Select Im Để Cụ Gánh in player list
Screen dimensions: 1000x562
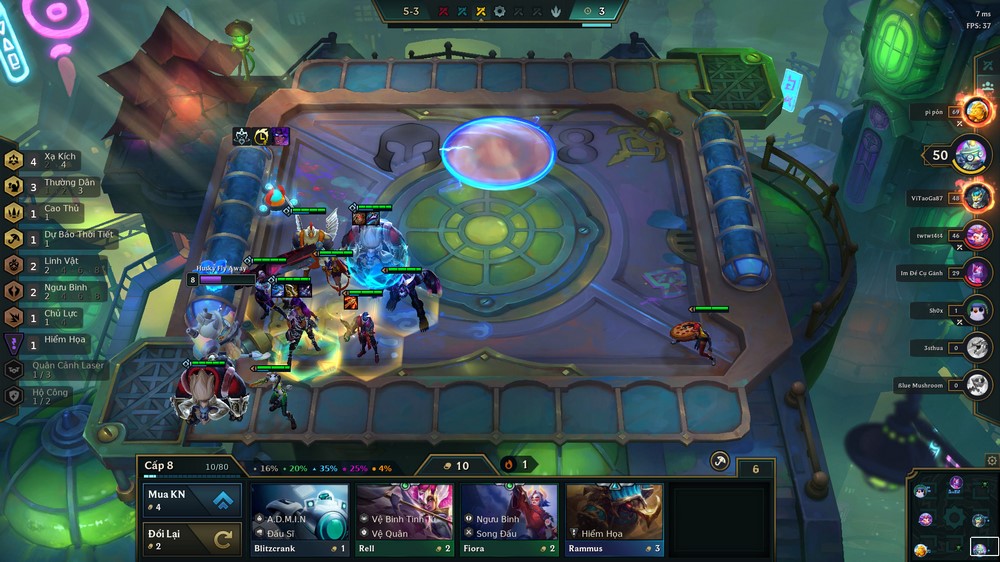976,273
